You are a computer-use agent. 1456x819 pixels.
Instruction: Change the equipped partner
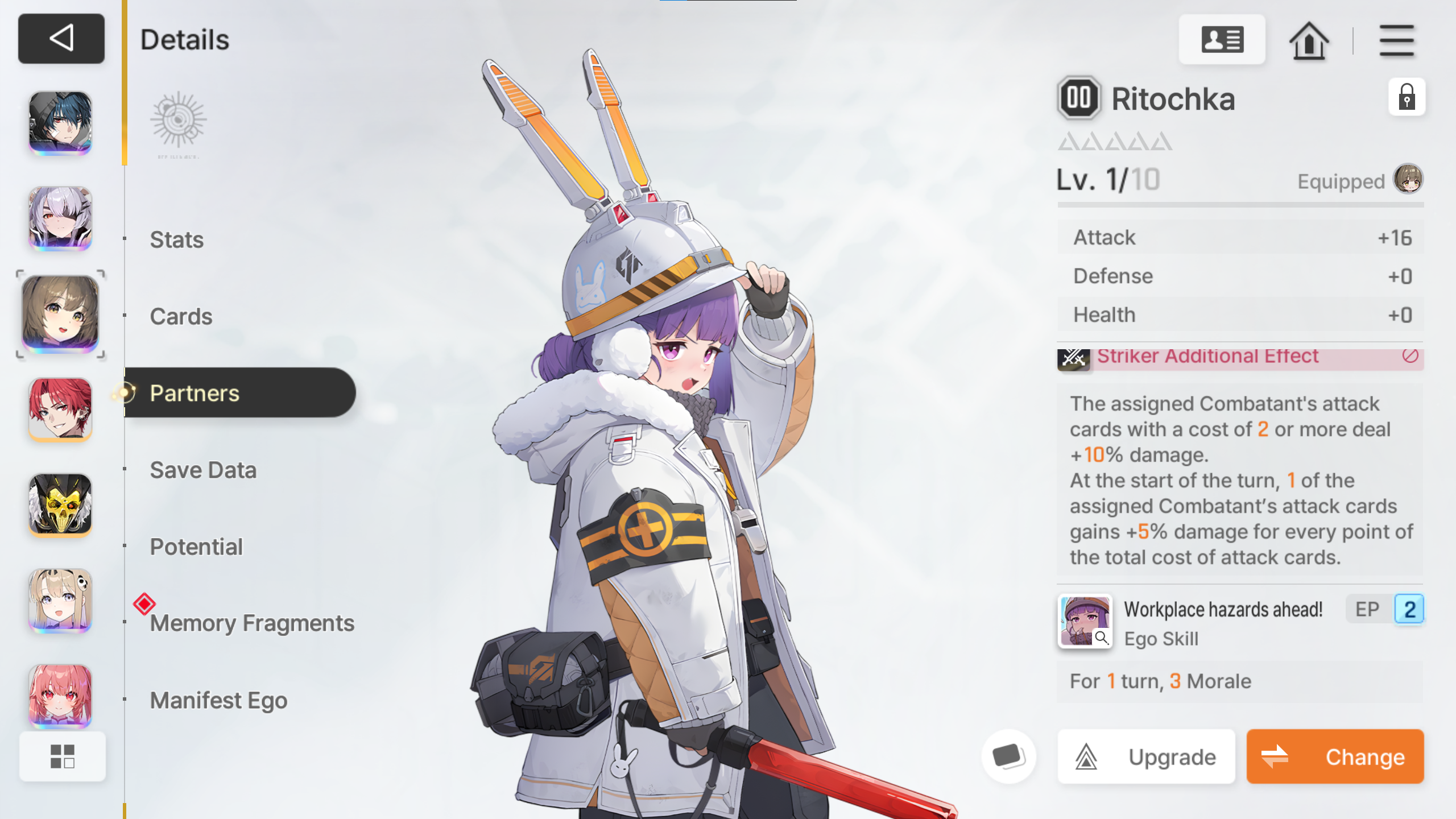(x=1335, y=757)
